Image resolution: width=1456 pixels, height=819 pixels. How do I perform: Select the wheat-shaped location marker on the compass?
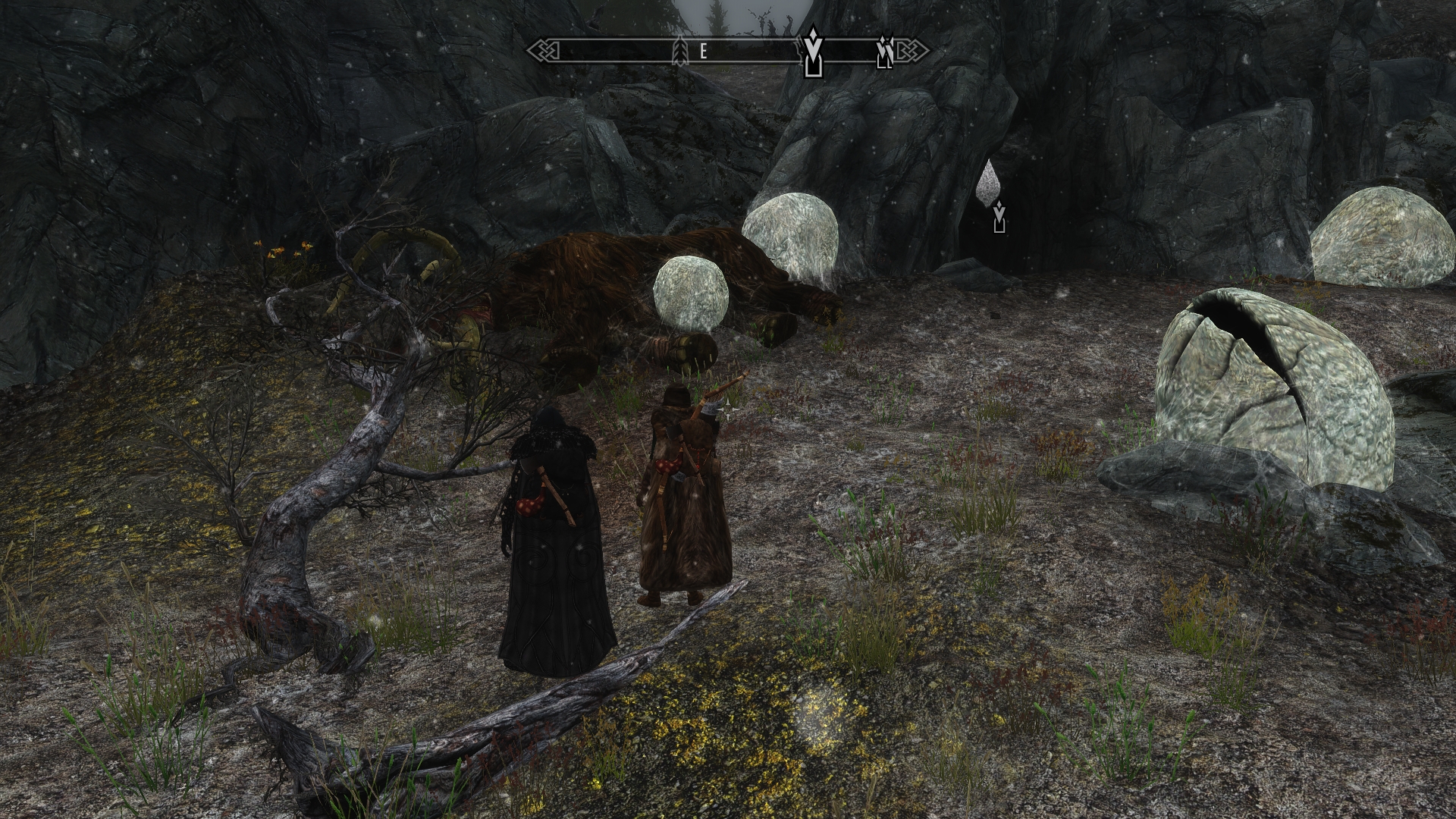pos(680,52)
